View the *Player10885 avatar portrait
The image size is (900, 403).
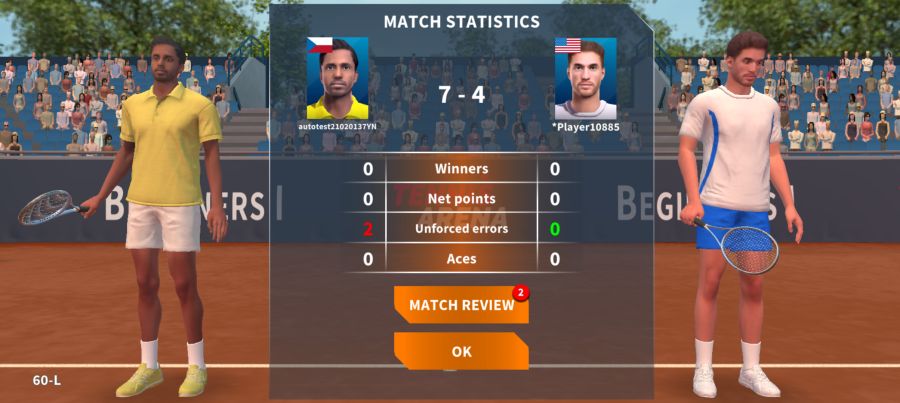(585, 79)
